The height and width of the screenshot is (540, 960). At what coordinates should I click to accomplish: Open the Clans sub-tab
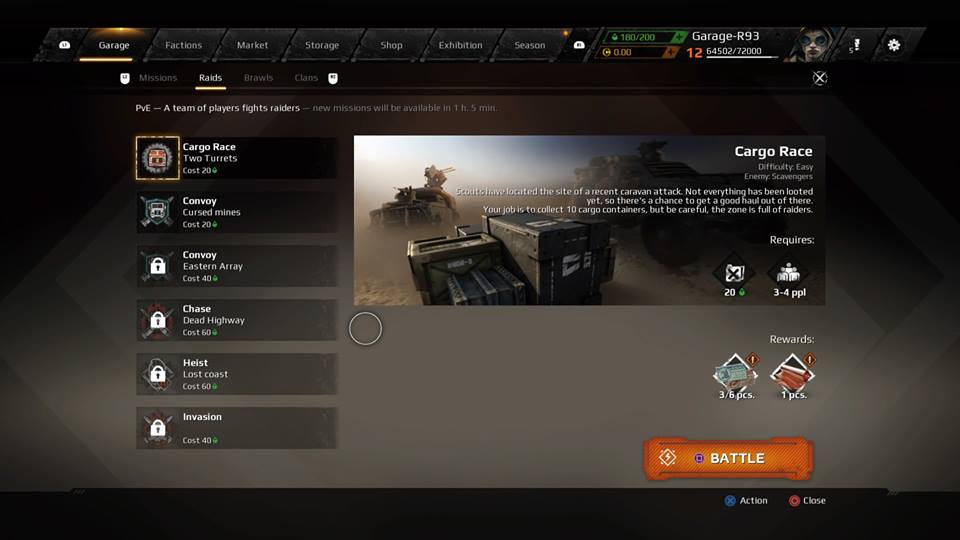click(306, 78)
